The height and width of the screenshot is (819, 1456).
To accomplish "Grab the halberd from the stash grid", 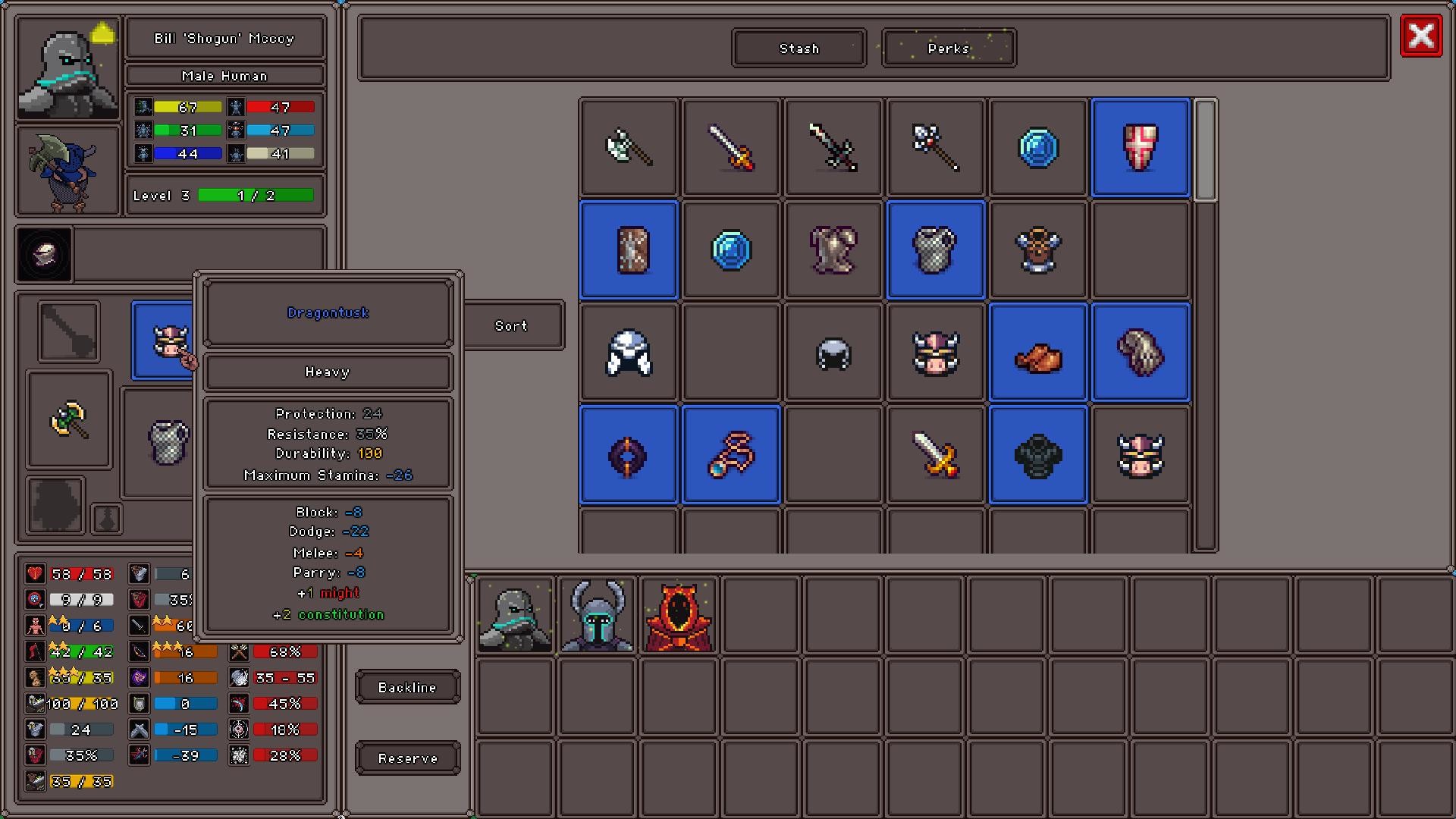I will (935, 146).
